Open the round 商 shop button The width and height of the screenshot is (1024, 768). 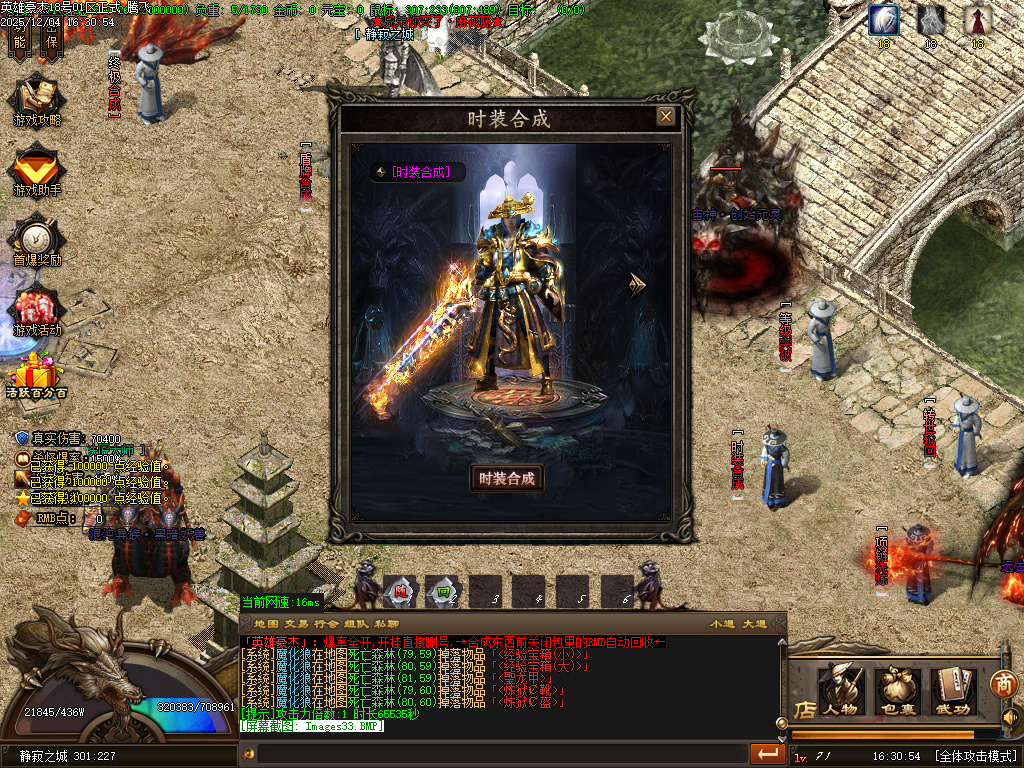[1003, 684]
